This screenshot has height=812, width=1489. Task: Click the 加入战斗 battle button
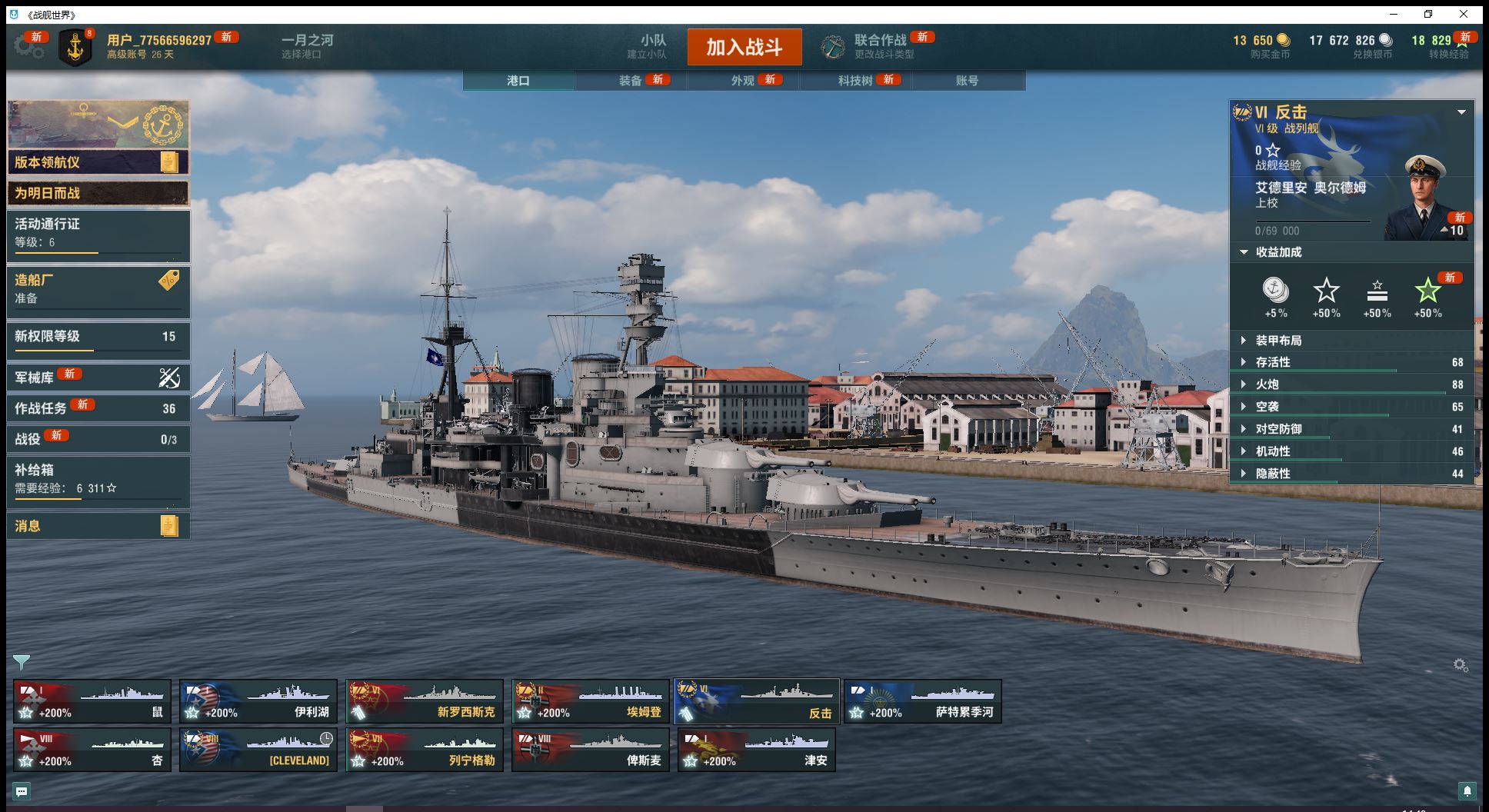pos(744,48)
